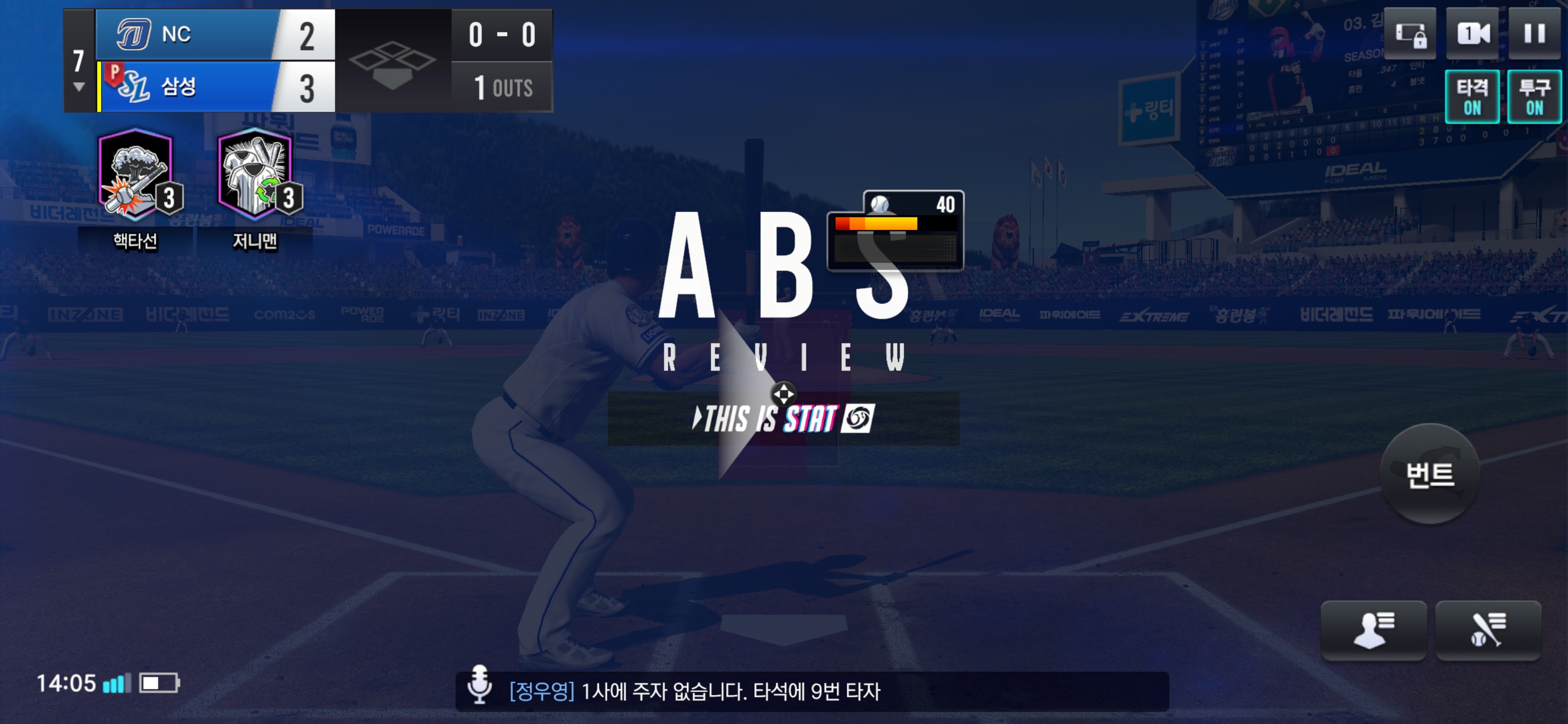View the 핵타선 skill badge
The image size is (1568, 724).
tap(136, 175)
